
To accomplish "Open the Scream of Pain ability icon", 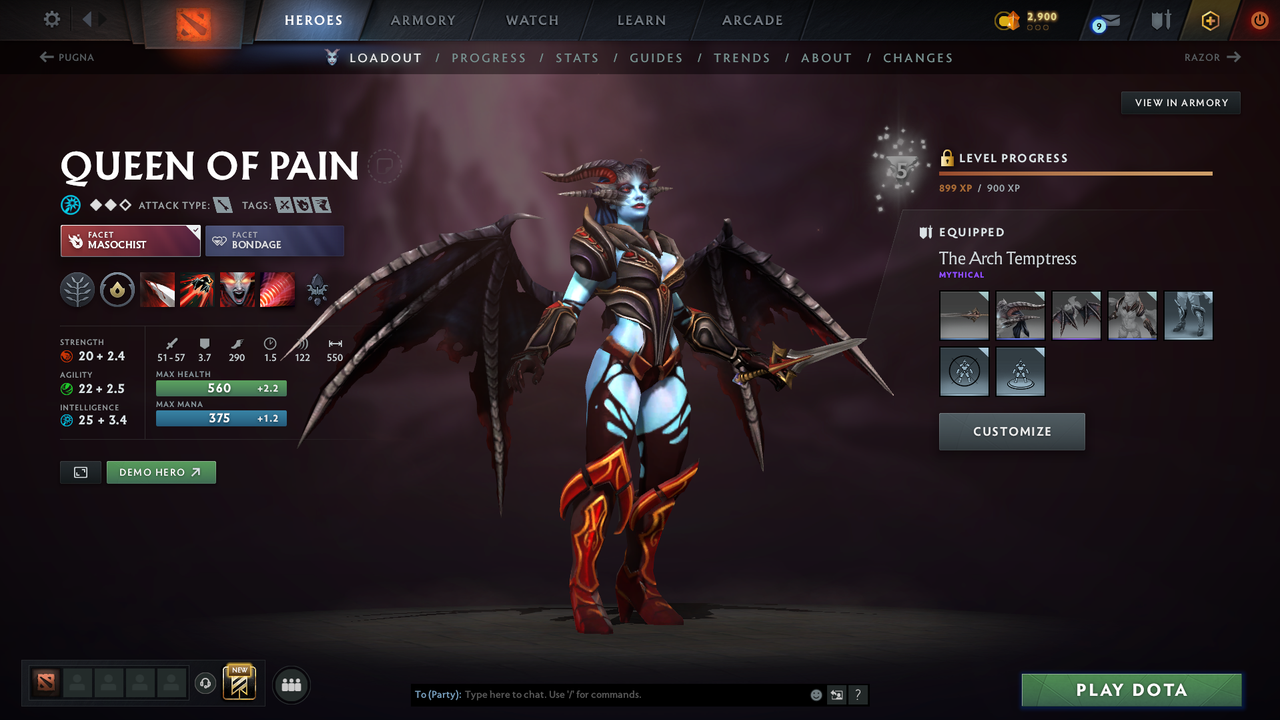I will pos(237,290).
